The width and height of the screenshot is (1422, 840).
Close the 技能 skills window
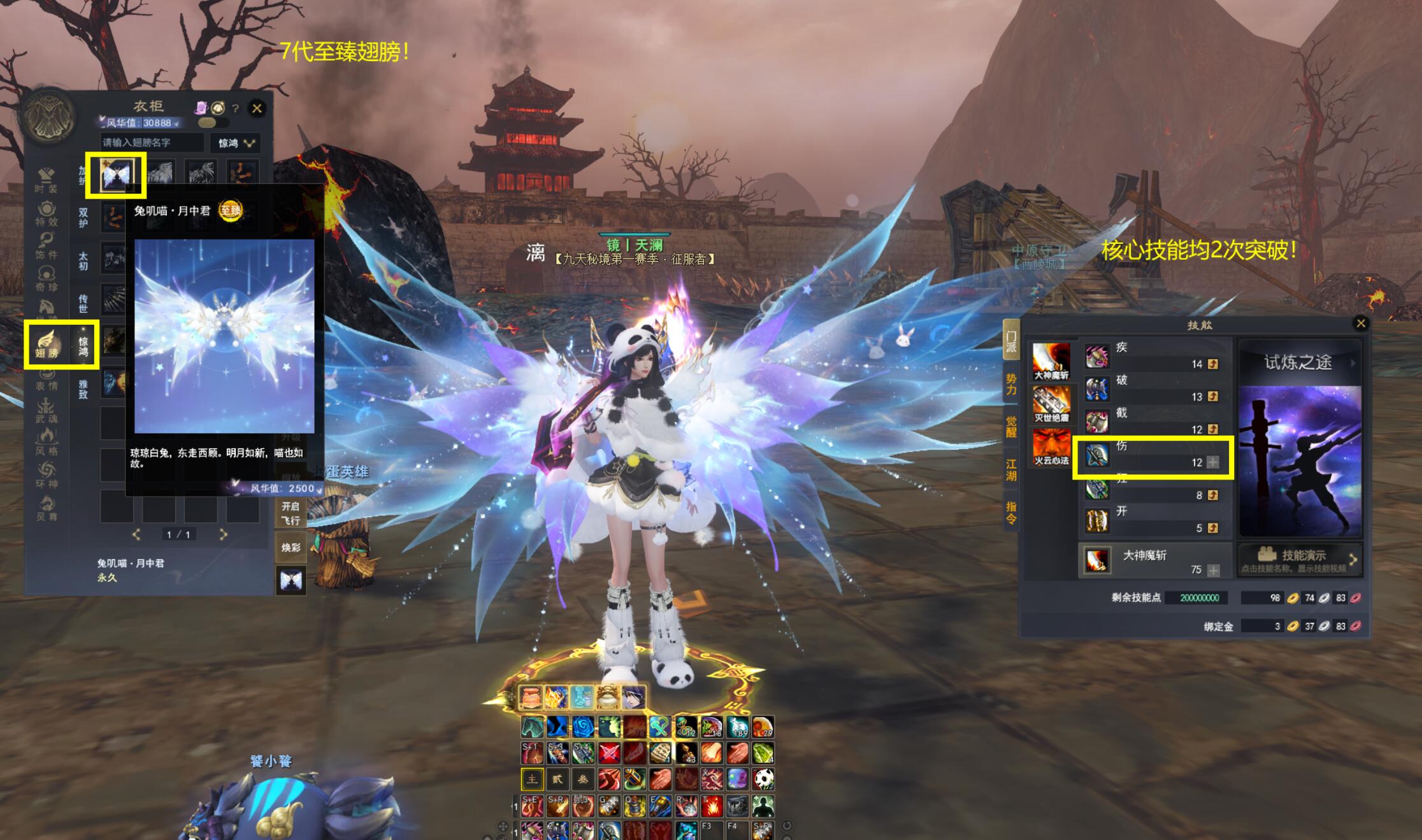click(x=1360, y=324)
